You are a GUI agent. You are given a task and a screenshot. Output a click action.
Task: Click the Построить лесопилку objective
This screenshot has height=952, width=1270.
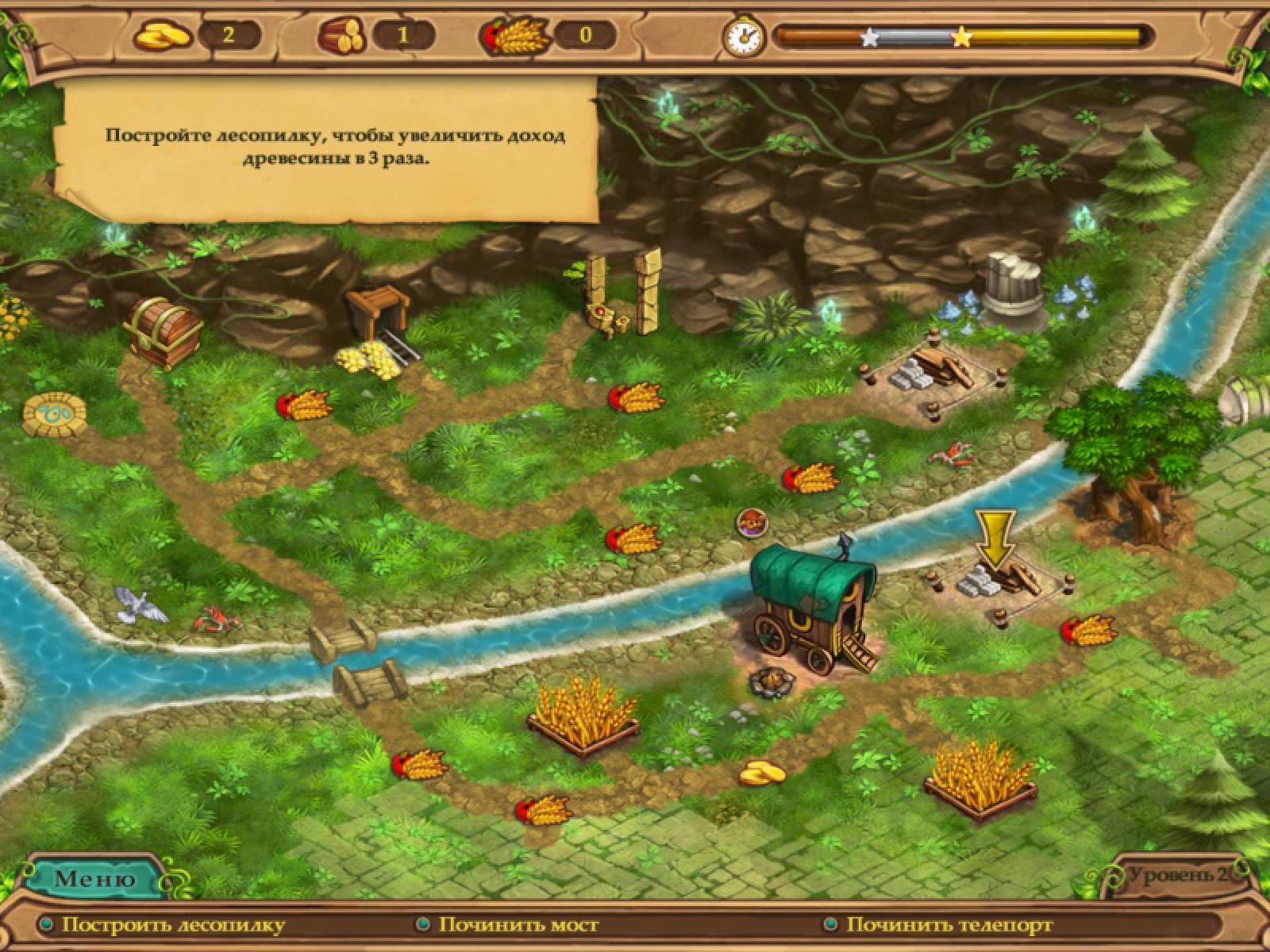(x=172, y=925)
